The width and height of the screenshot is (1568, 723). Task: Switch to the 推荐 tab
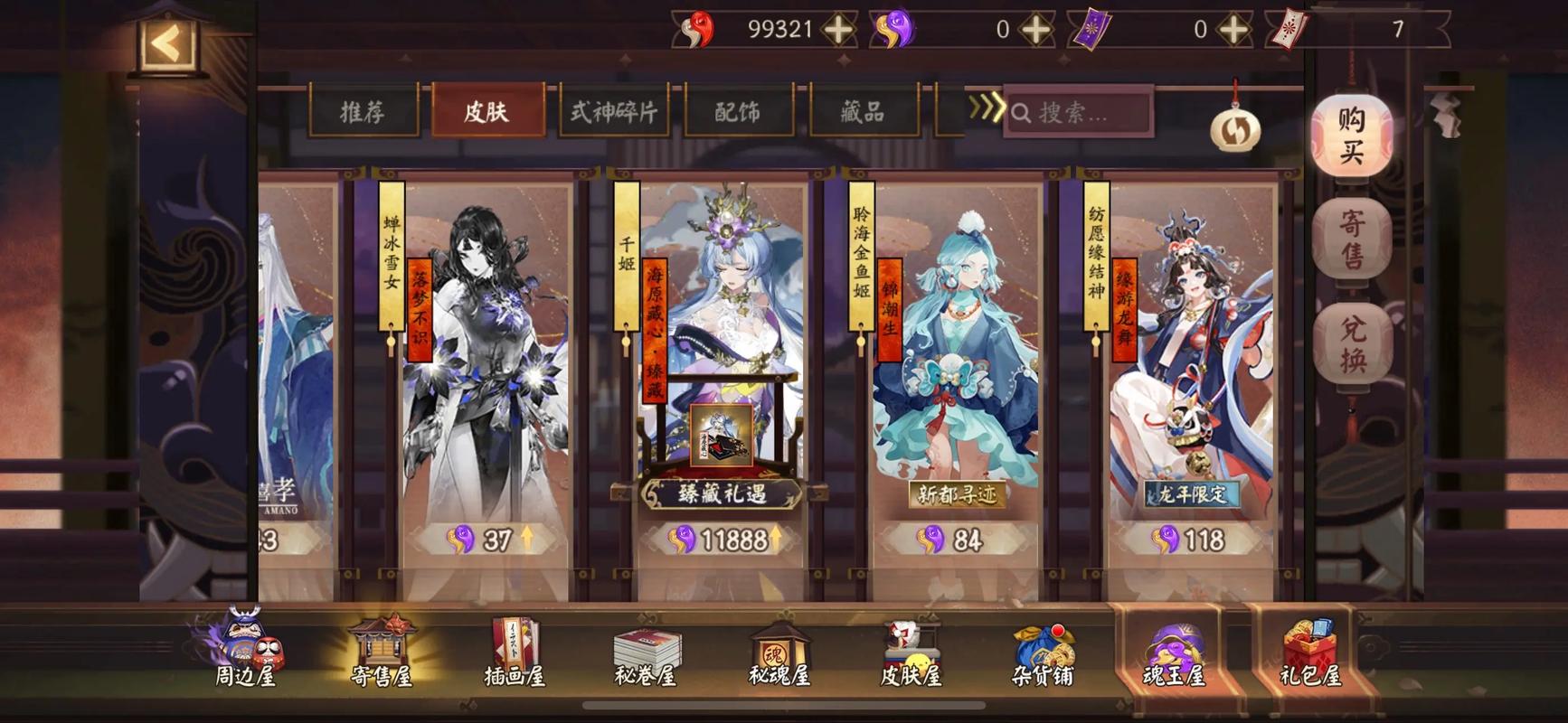[x=363, y=112]
